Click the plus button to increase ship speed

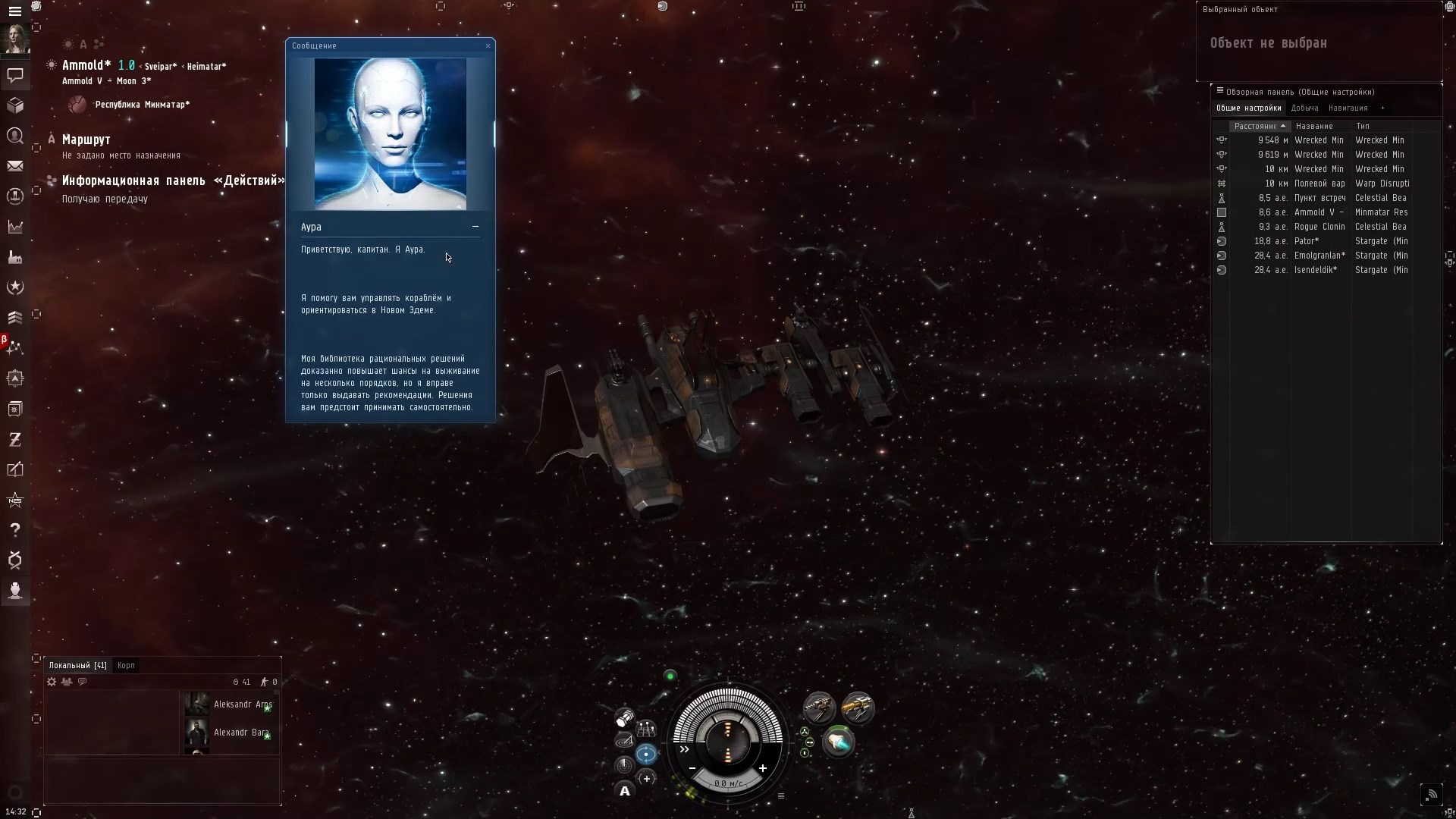(x=764, y=770)
